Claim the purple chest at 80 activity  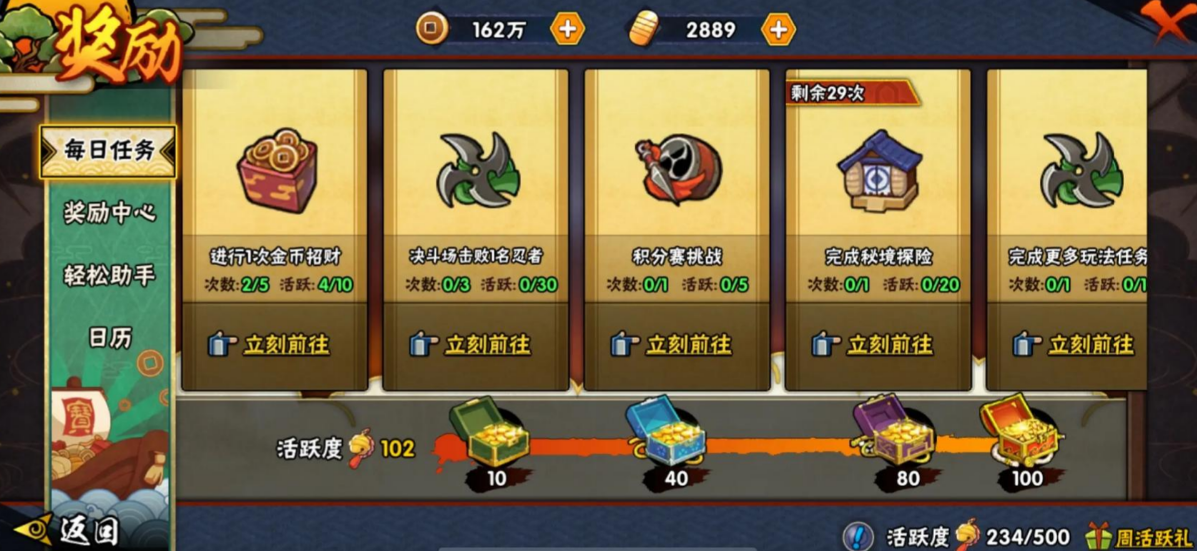pos(894,433)
